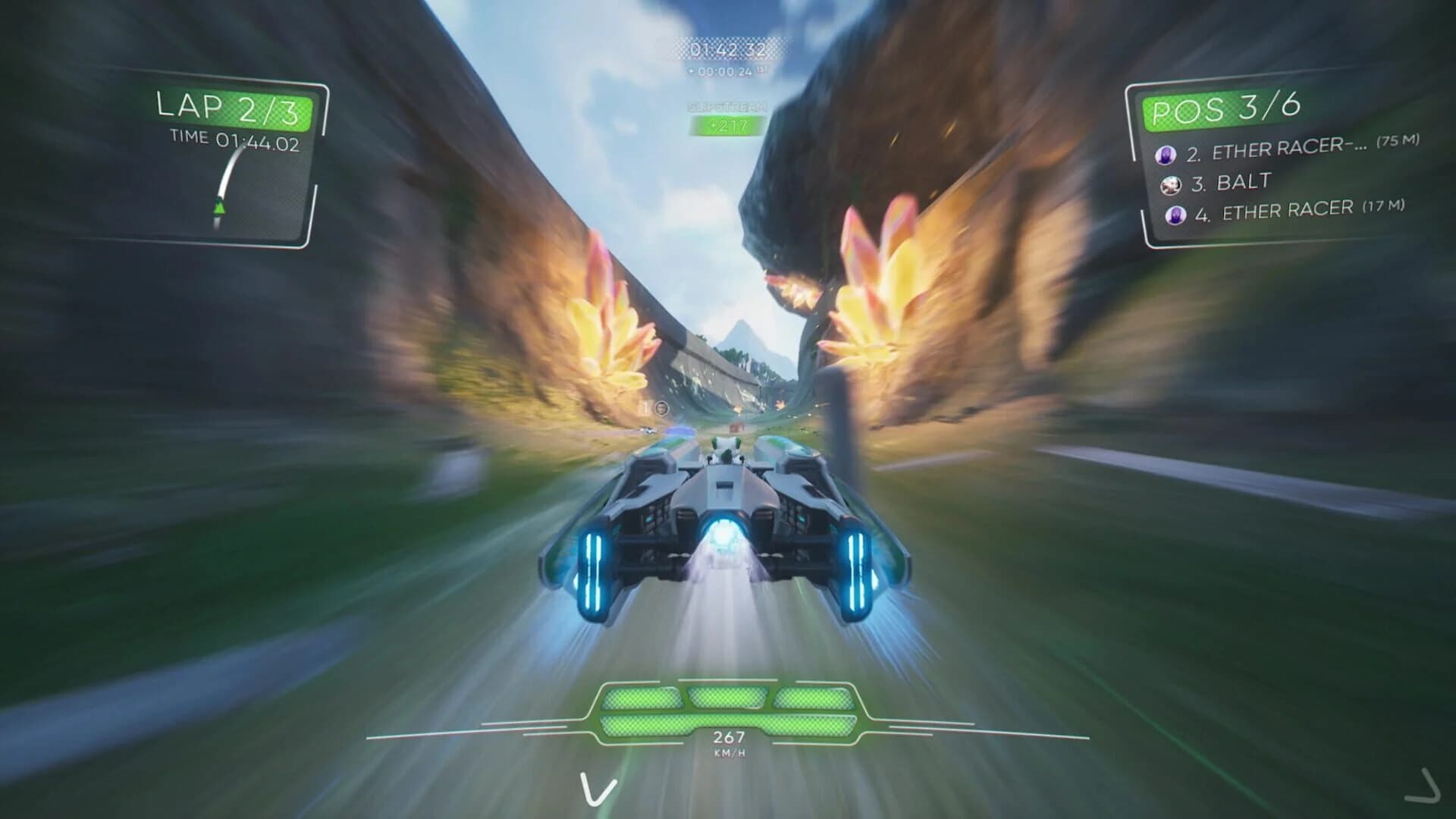The width and height of the screenshot is (1456, 819).
Task: Click the green +217 slipstream boost bar
Action: tap(726, 127)
